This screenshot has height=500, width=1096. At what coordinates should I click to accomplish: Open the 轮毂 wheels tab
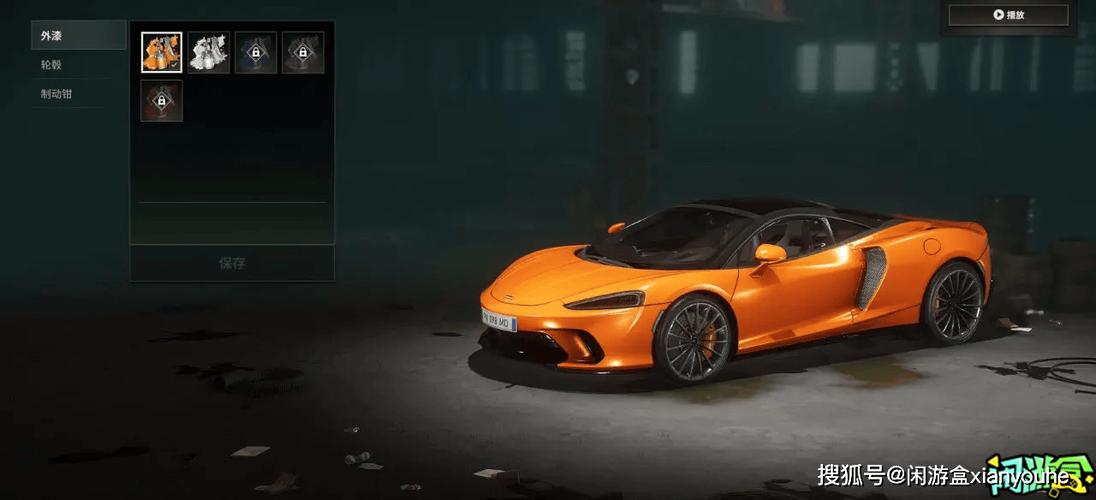coord(78,65)
